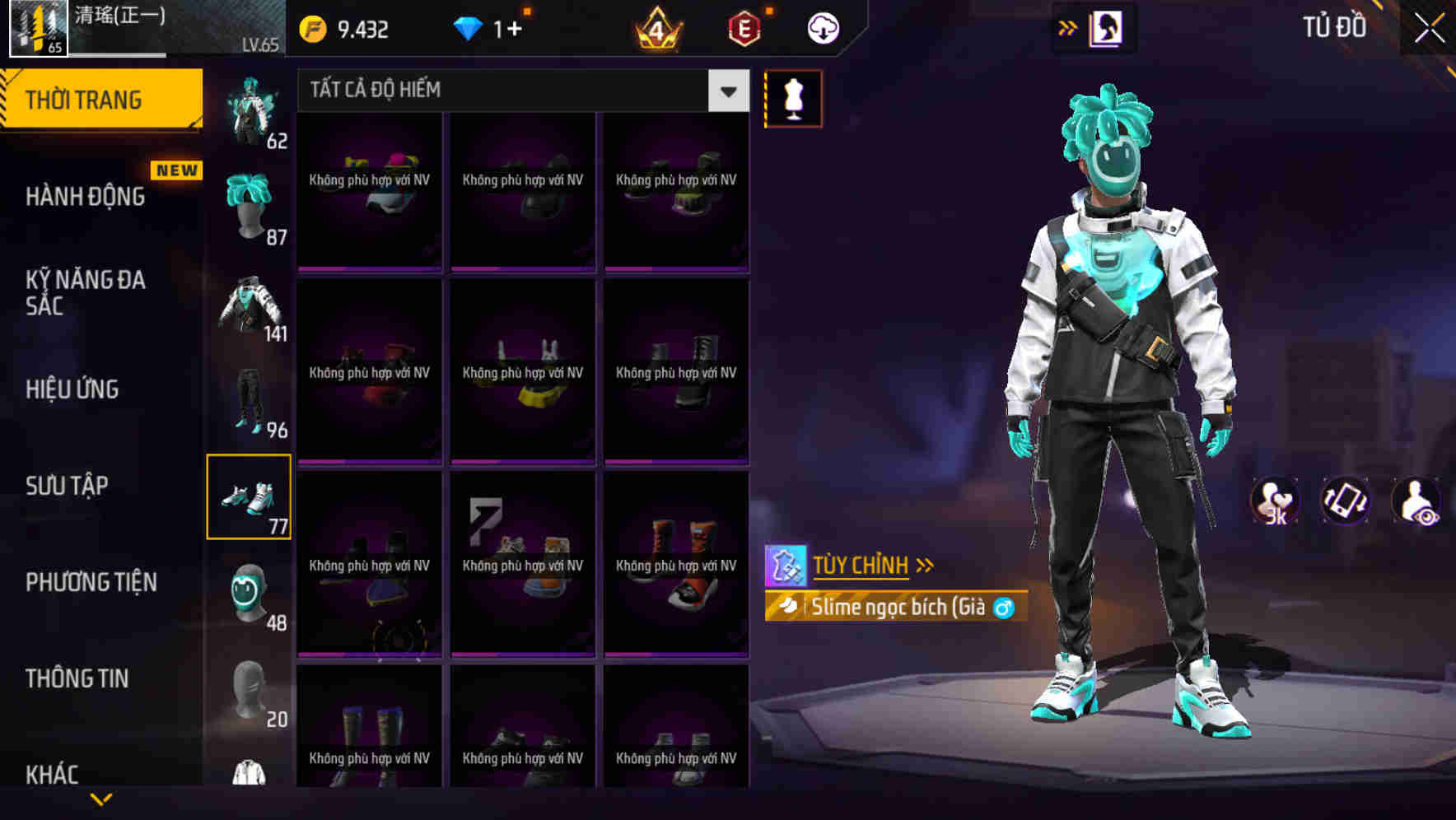Select the Slime ngọc bích equipped skin bar

click(x=889, y=607)
